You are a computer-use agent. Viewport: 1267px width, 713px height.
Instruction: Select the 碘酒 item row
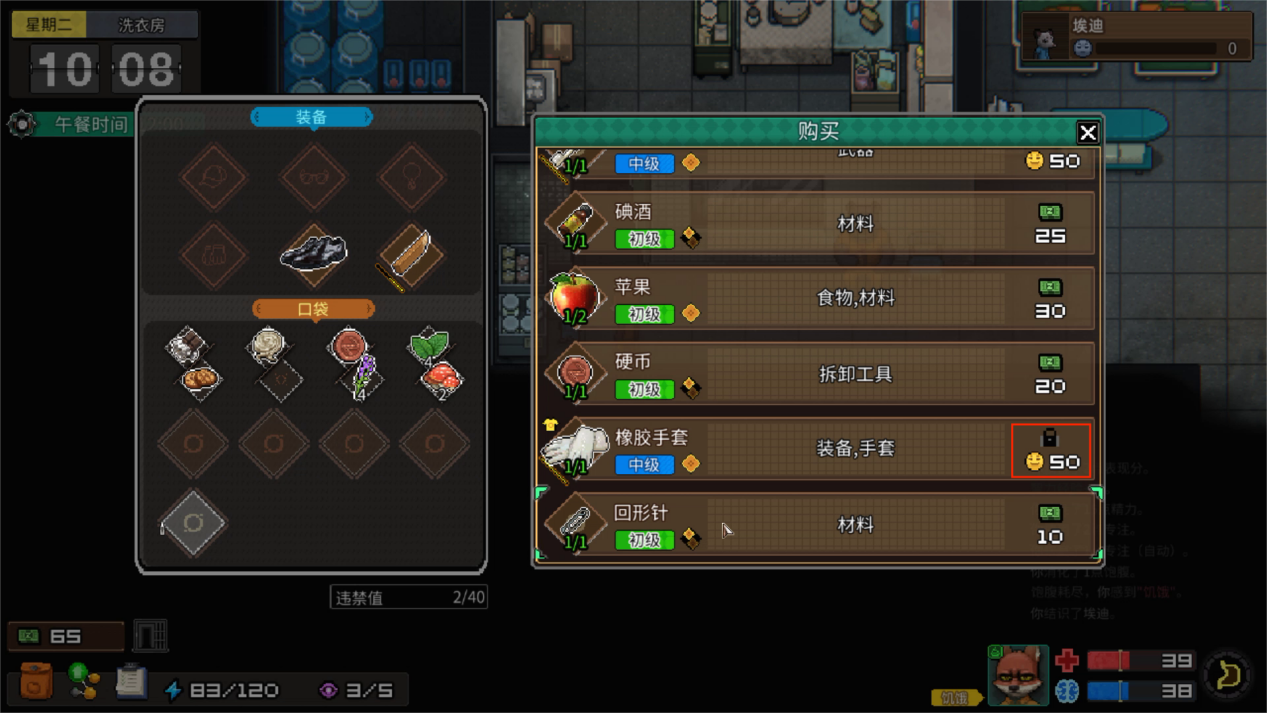tap(818, 224)
